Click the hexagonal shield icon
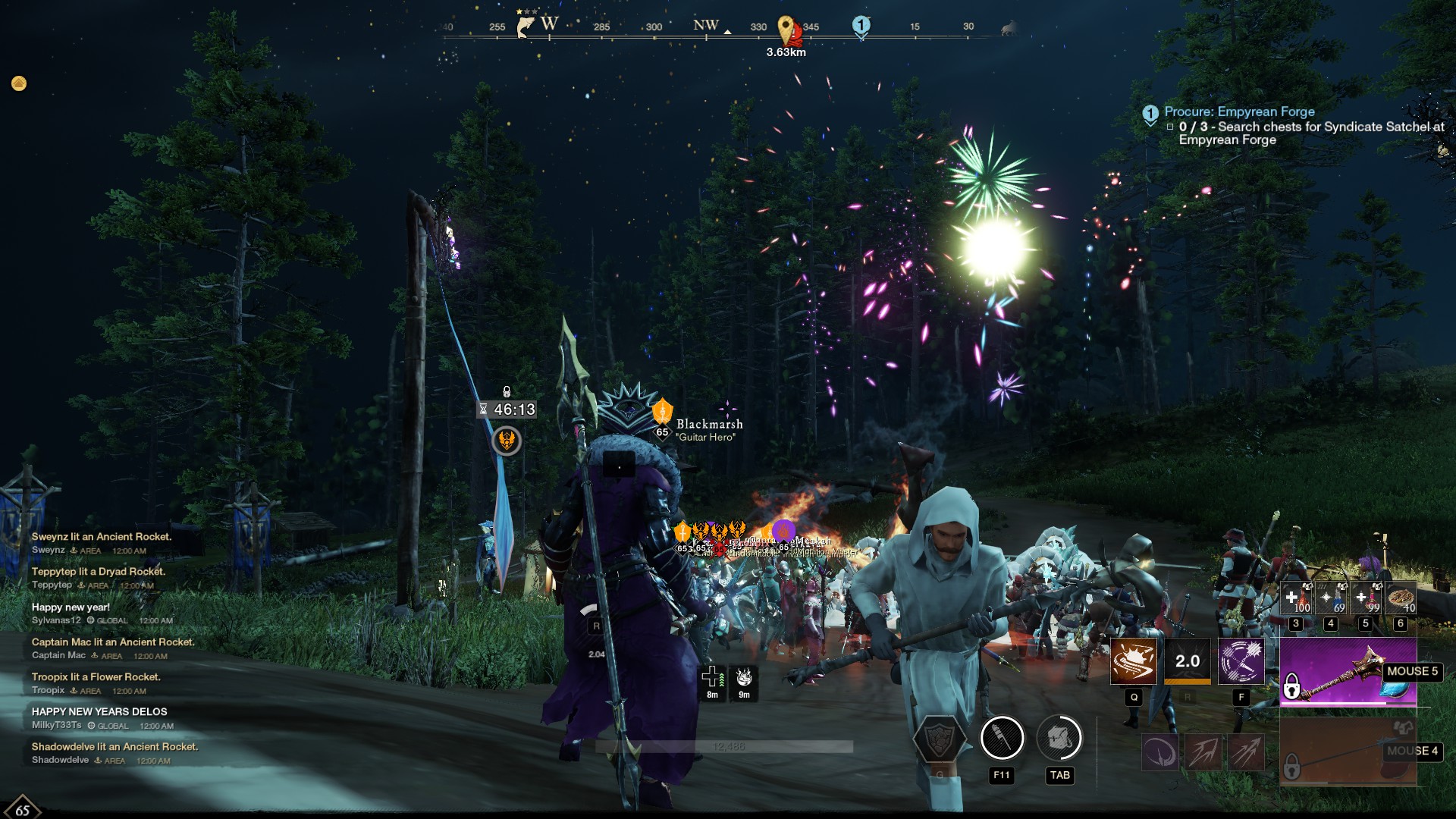The width and height of the screenshot is (1456, 819). tap(940, 739)
